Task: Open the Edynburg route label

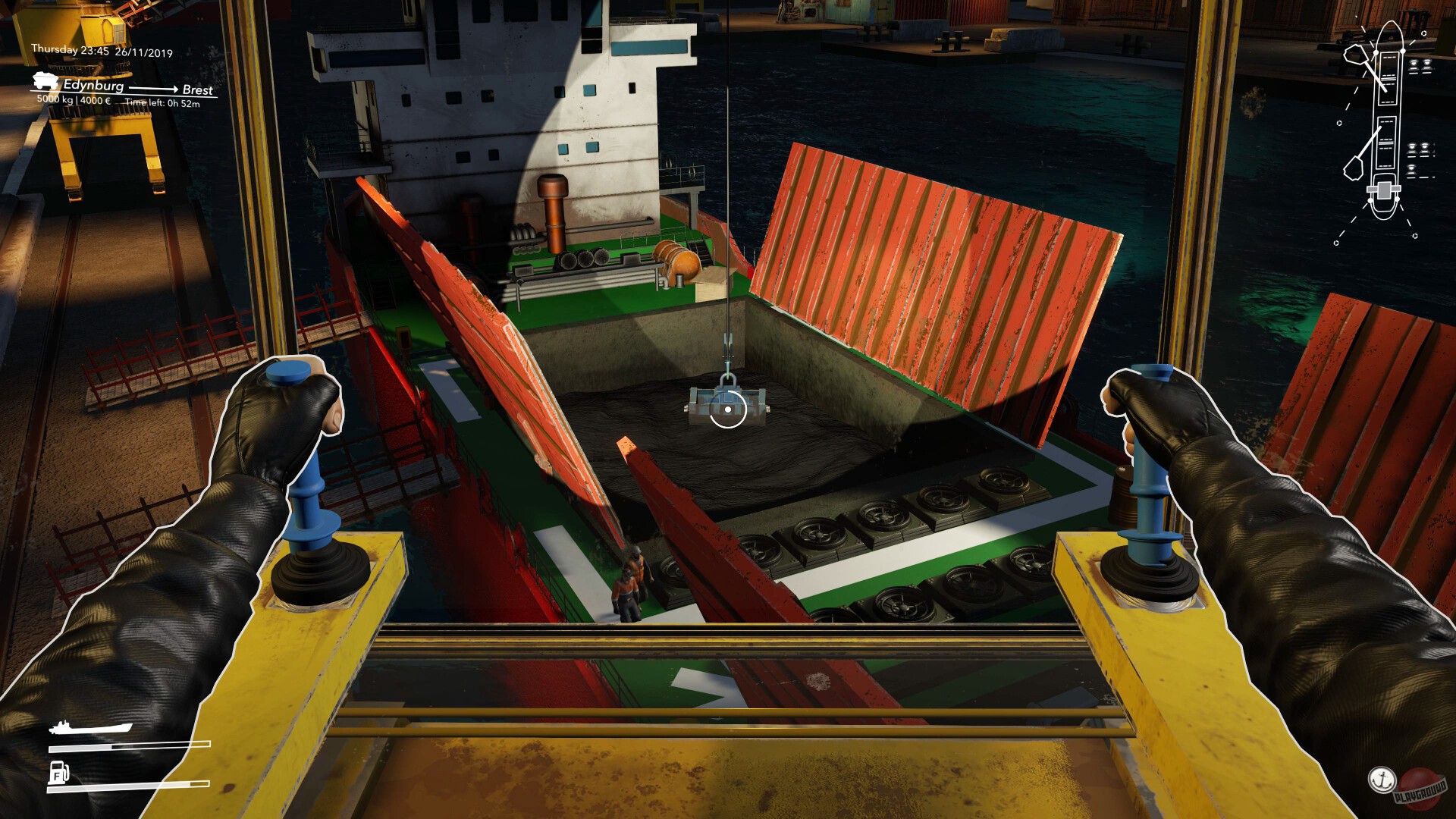Action: pyautogui.click(x=94, y=87)
